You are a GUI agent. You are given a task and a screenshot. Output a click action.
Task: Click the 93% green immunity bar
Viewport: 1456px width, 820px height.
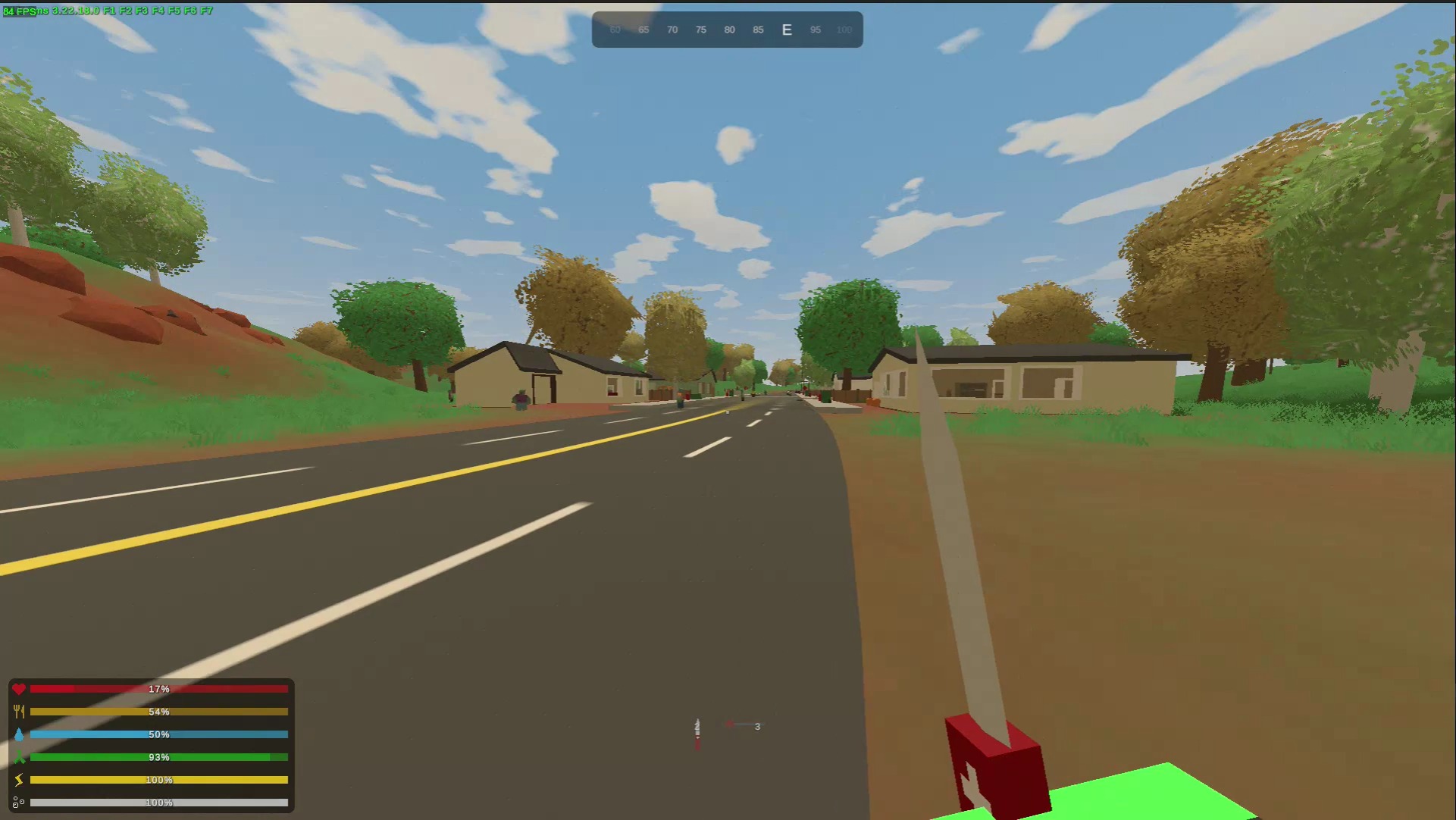coord(159,757)
